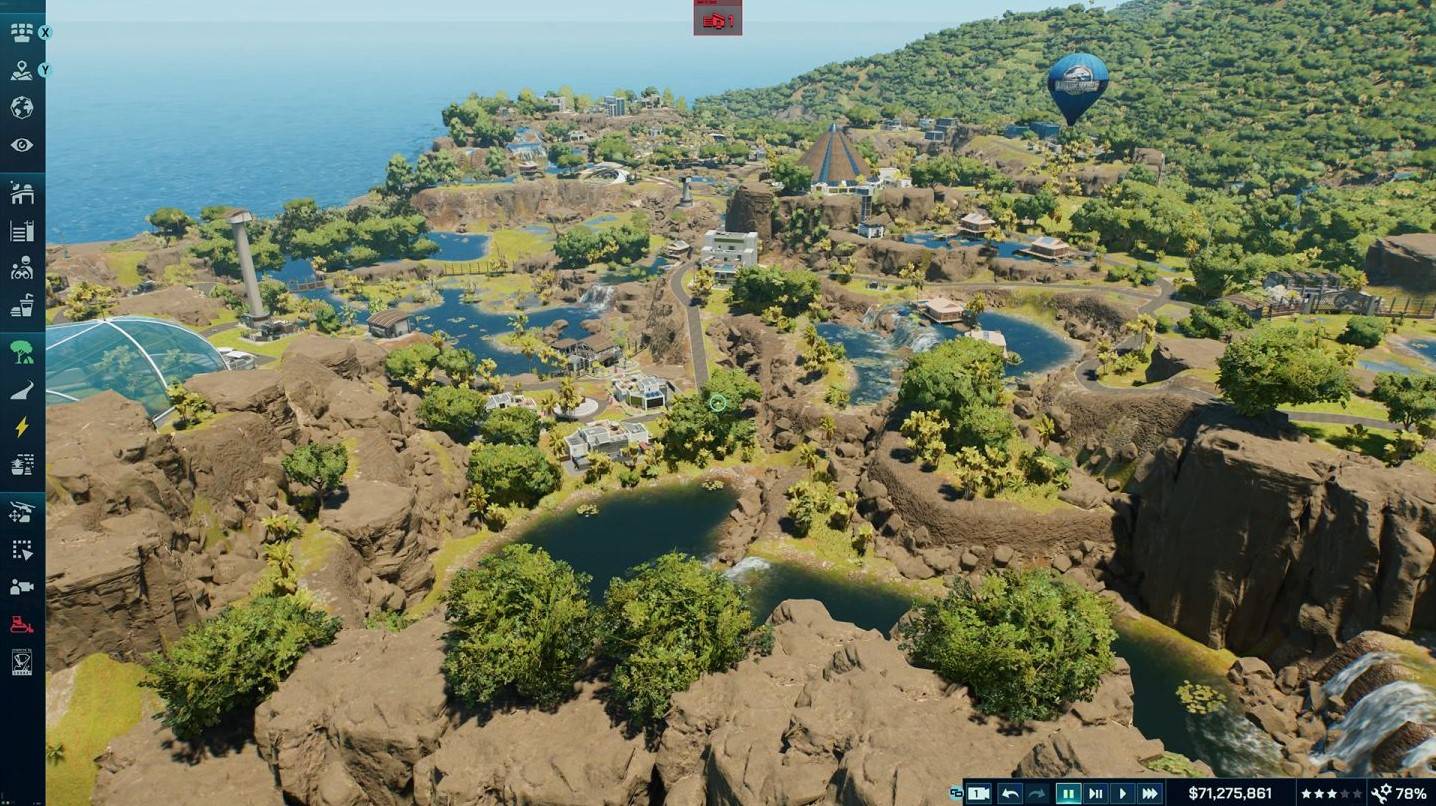Open the observatory dome buildings category
Screen dimensions: 1436x806
point(21,194)
